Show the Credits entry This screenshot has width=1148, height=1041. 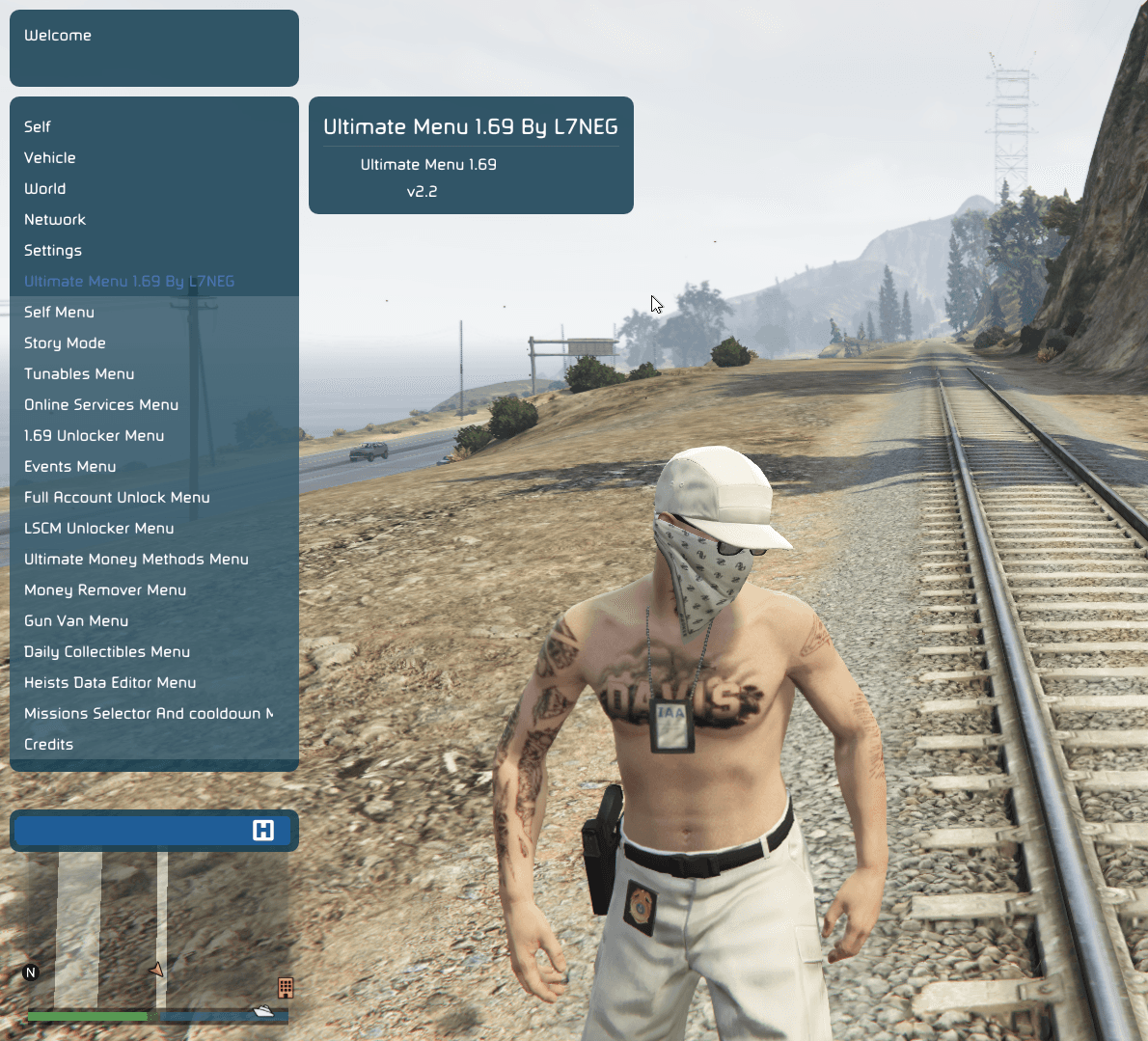point(49,744)
